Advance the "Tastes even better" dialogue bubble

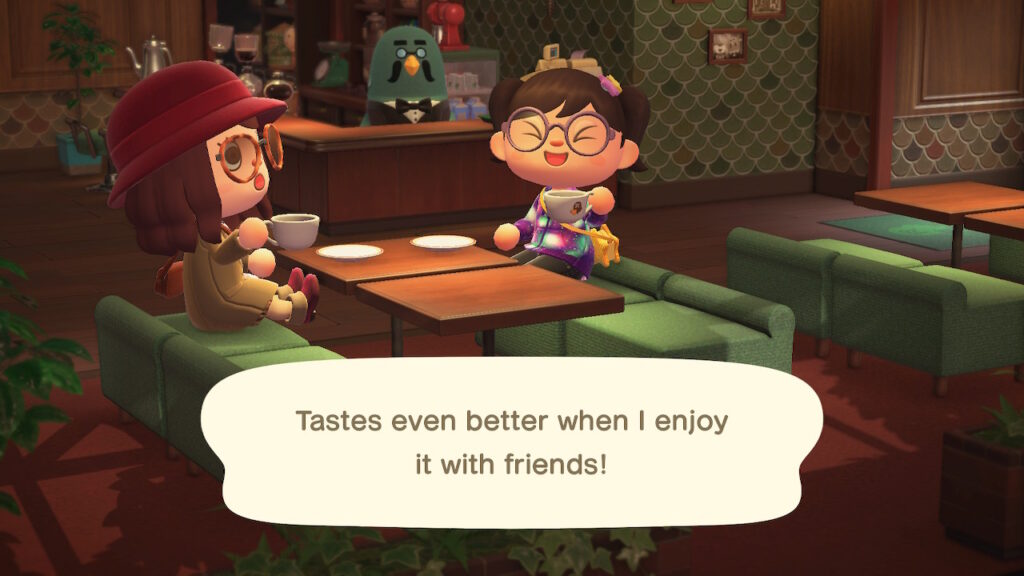(x=512, y=442)
